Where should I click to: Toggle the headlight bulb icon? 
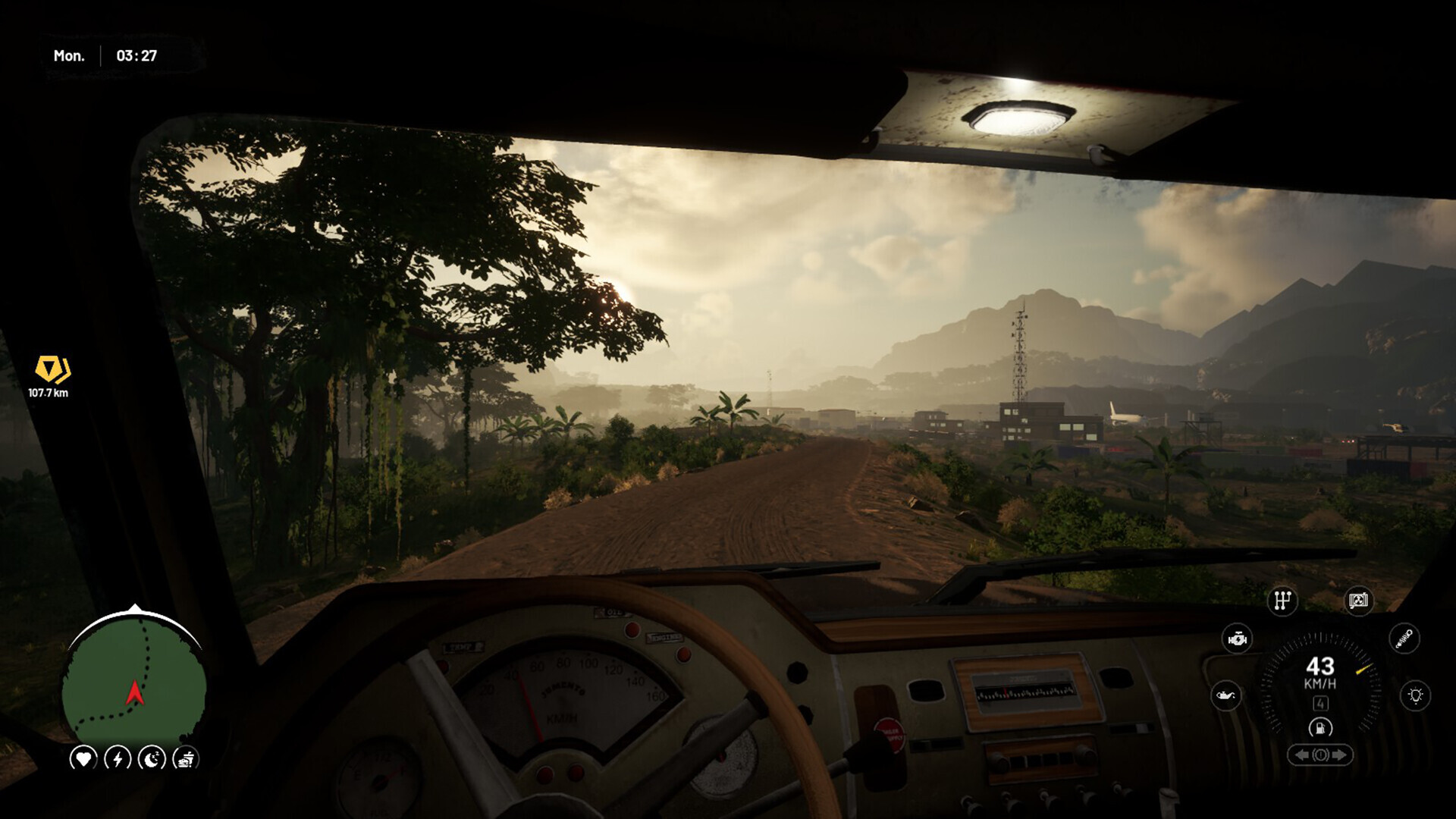1415,695
